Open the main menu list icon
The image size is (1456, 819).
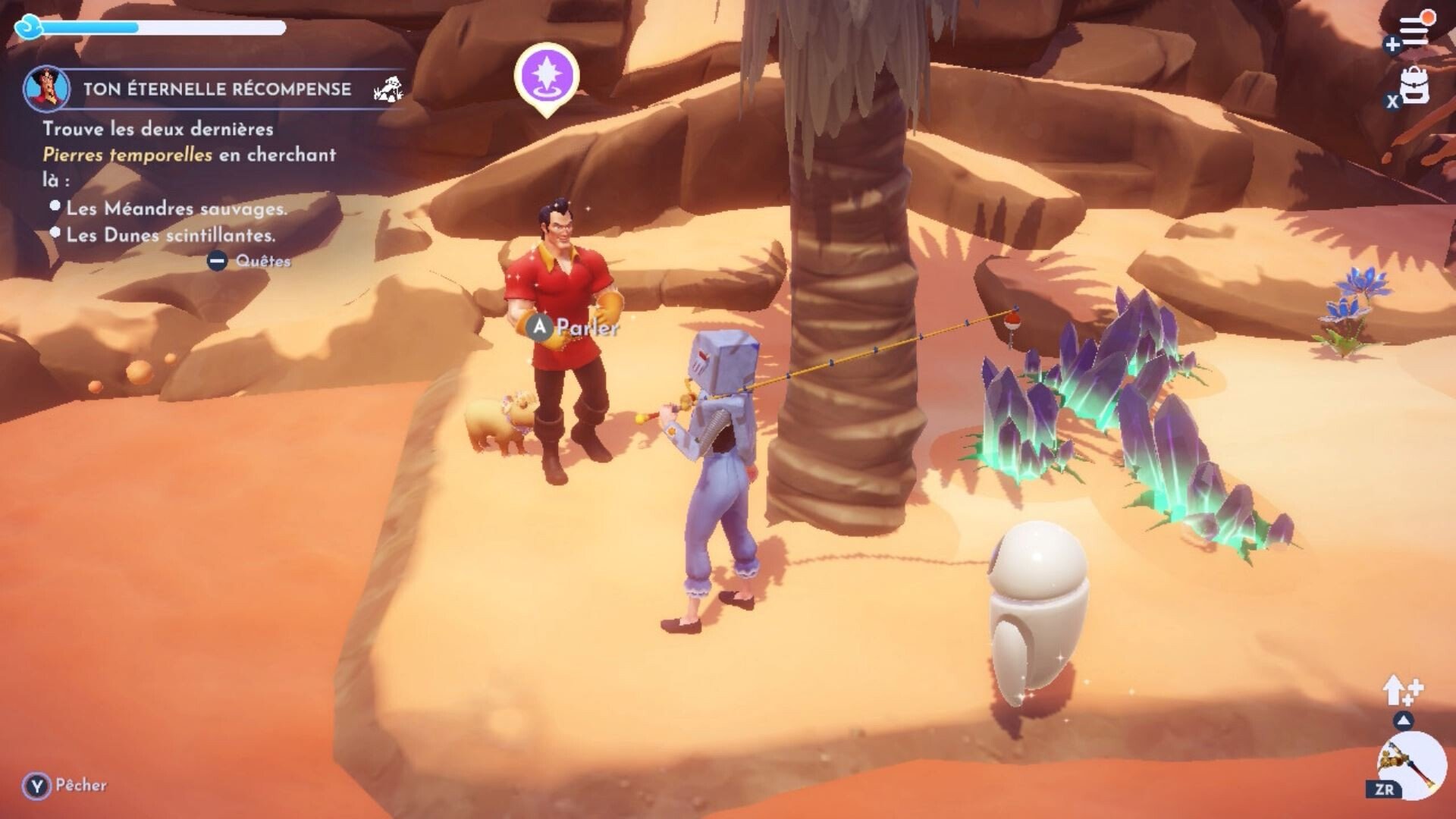pyautogui.click(x=1414, y=30)
